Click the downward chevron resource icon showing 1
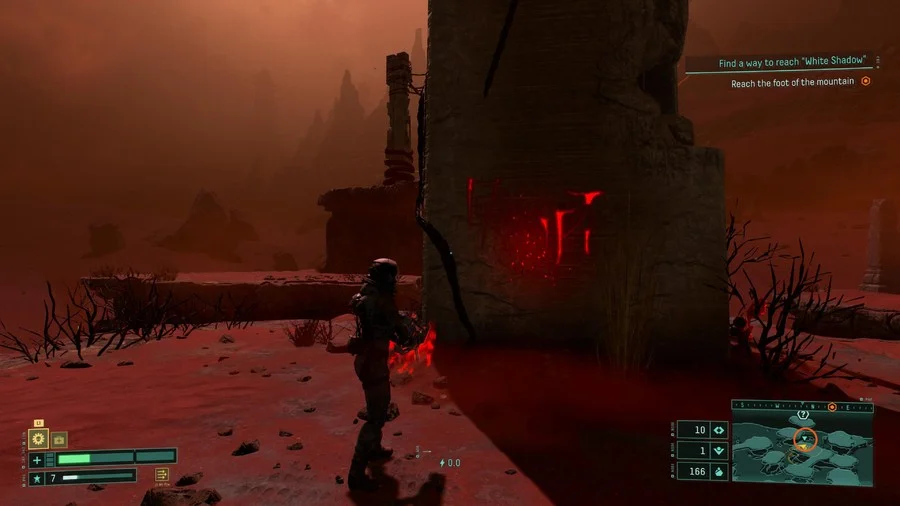 (717, 450)
